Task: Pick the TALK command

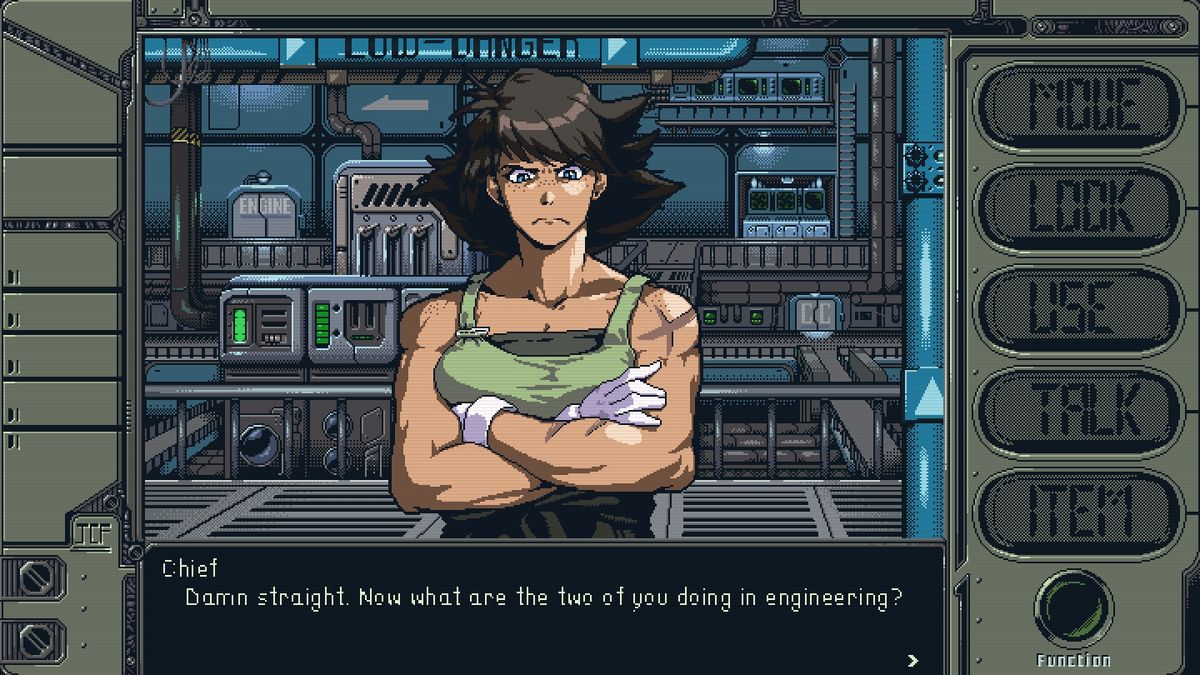Action: [x=1079, y=411]
